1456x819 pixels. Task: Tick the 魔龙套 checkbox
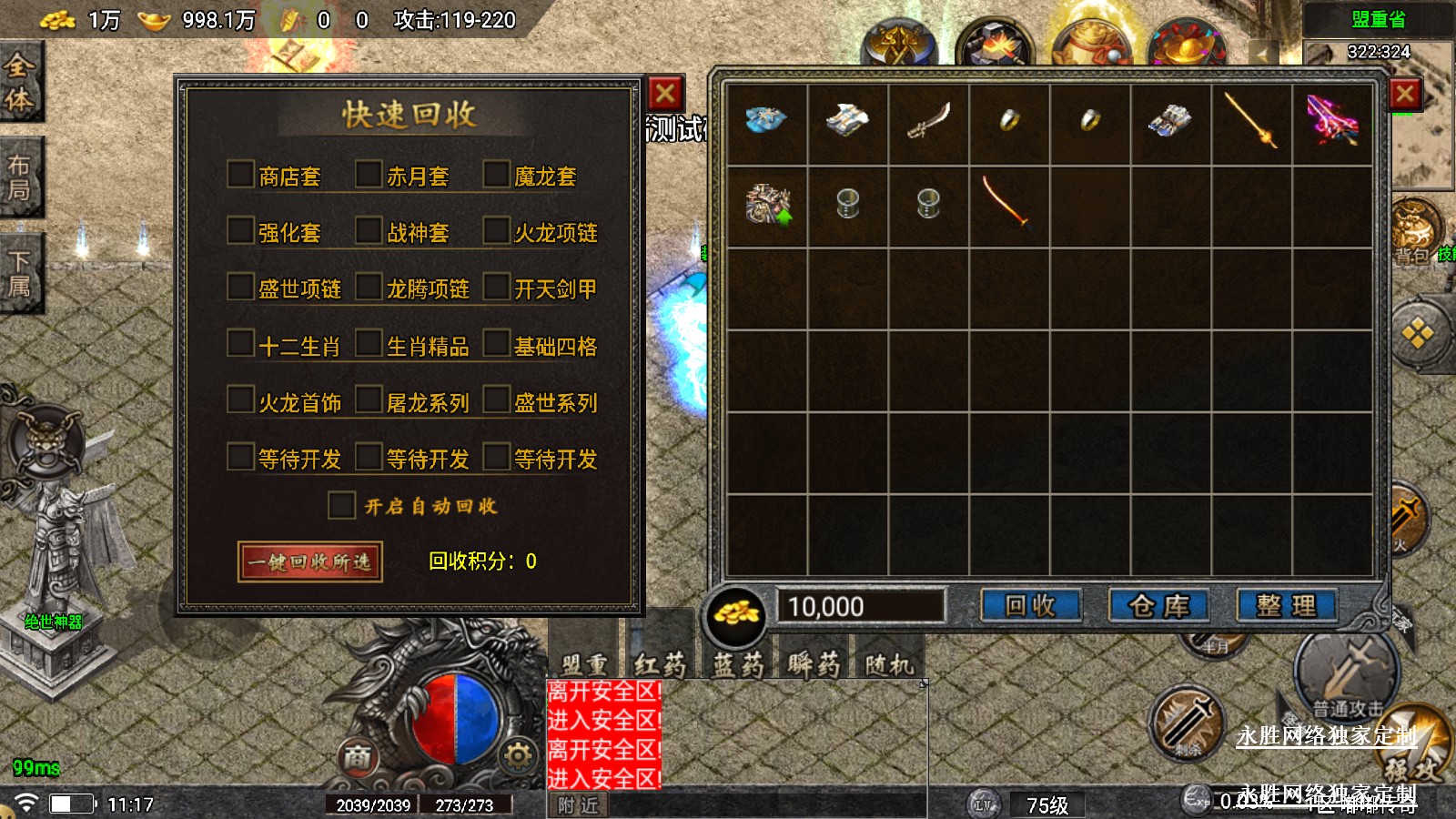(x=496, y=175)
